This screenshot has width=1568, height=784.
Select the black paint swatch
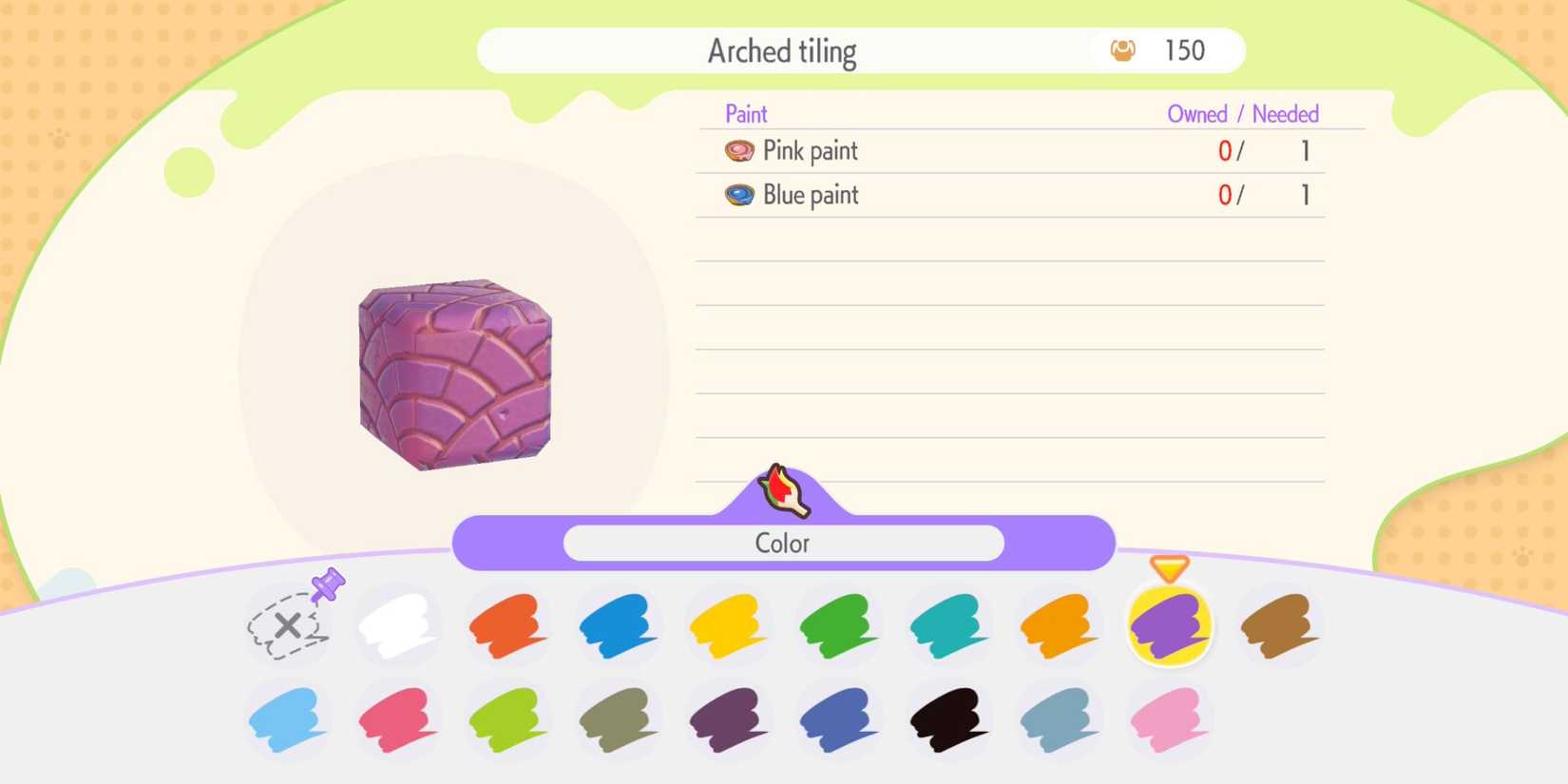tap(949, 720)
